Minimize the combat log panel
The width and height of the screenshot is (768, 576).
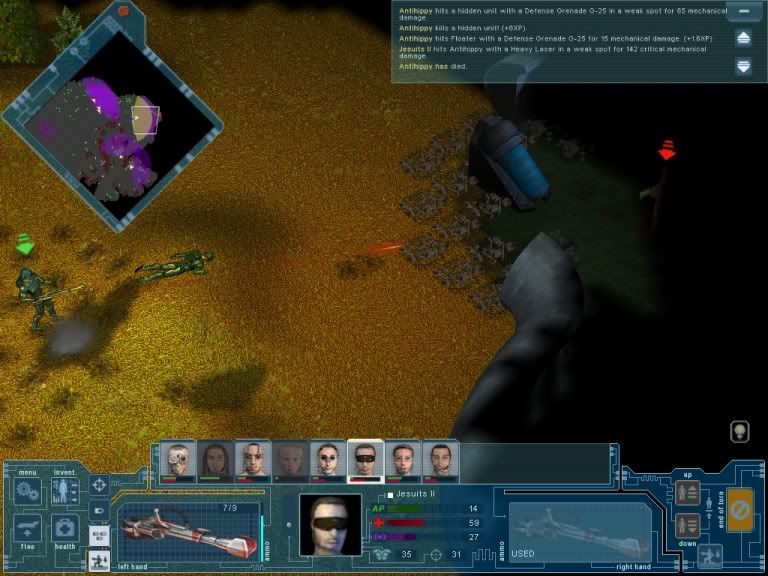743,12
